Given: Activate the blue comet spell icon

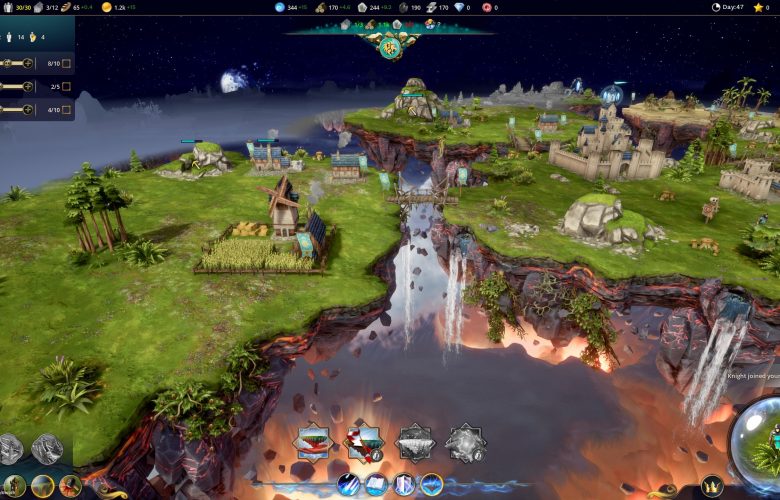Looking at the screenshot, I should tap(349, 485).
